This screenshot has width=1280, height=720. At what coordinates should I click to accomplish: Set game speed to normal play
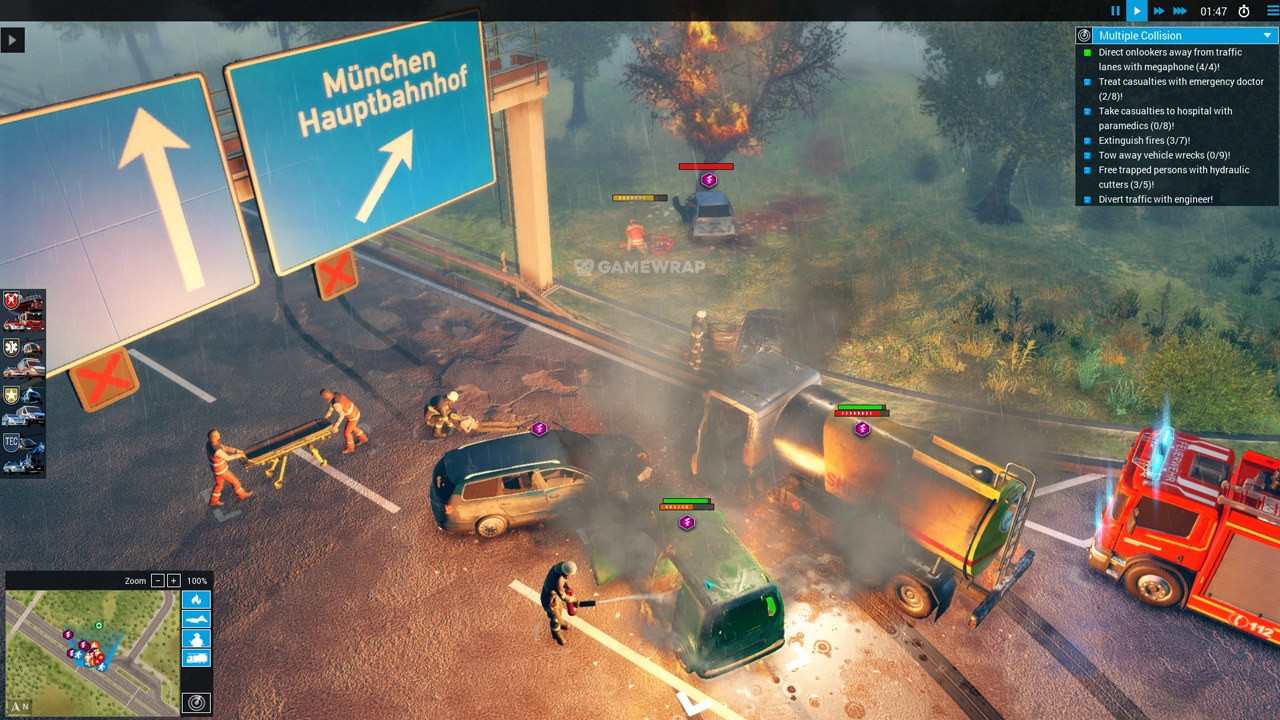point(1137,11)
